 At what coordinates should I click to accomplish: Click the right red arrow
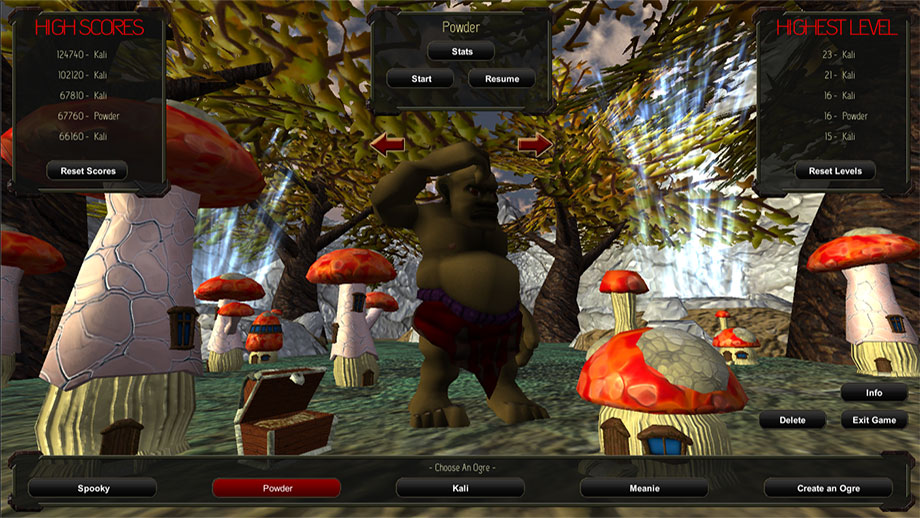pyautogui.click(x=535, y=146)
